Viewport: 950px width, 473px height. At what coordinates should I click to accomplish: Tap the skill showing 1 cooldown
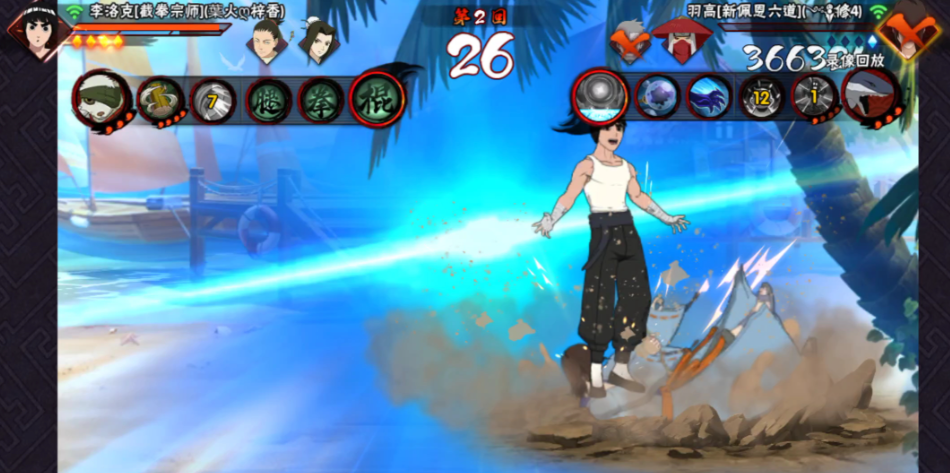(815, 97)
